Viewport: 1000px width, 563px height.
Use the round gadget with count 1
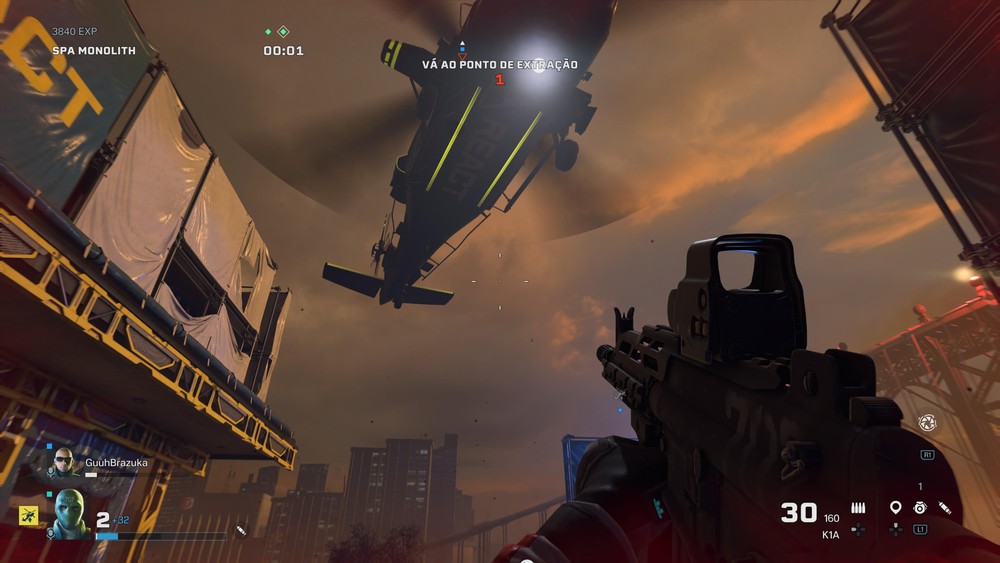click(920, 508)
